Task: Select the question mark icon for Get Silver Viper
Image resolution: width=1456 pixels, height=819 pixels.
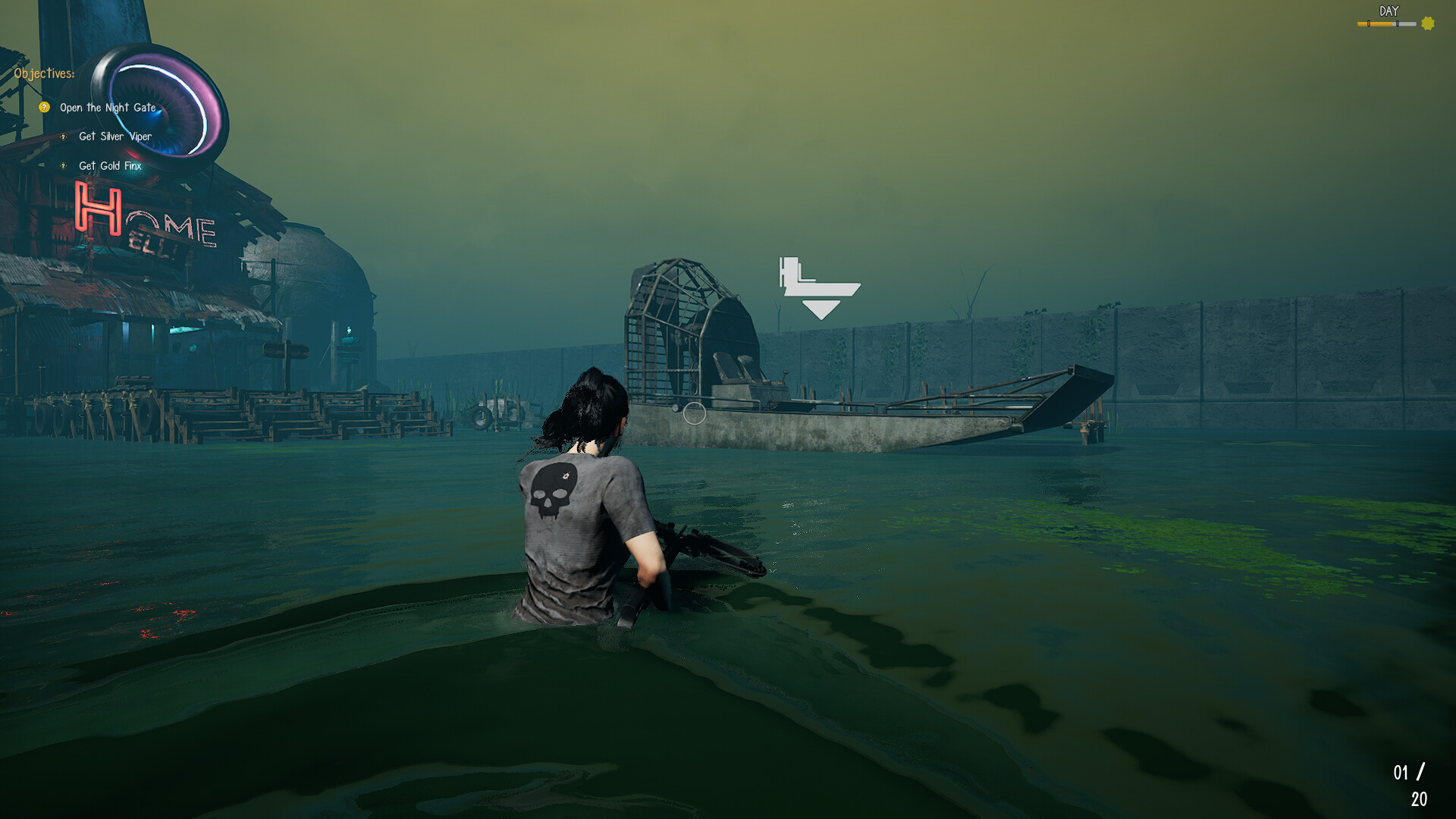Action: tap(63, 137)
